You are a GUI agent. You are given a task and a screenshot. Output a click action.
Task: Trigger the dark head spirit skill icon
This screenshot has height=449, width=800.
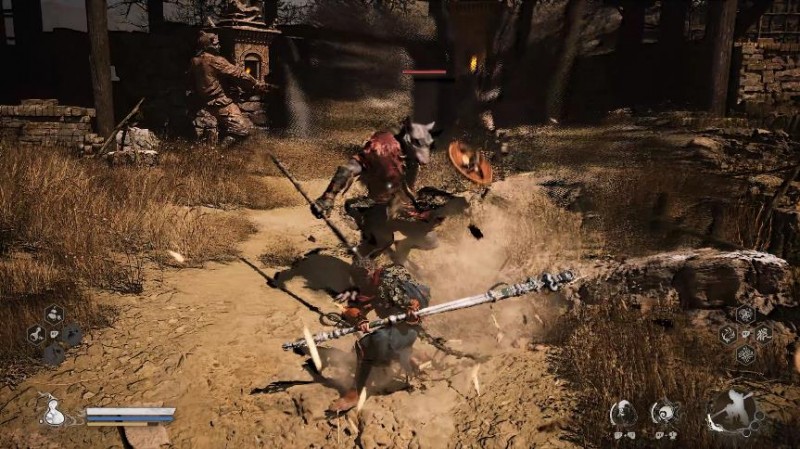pos(624,411)
